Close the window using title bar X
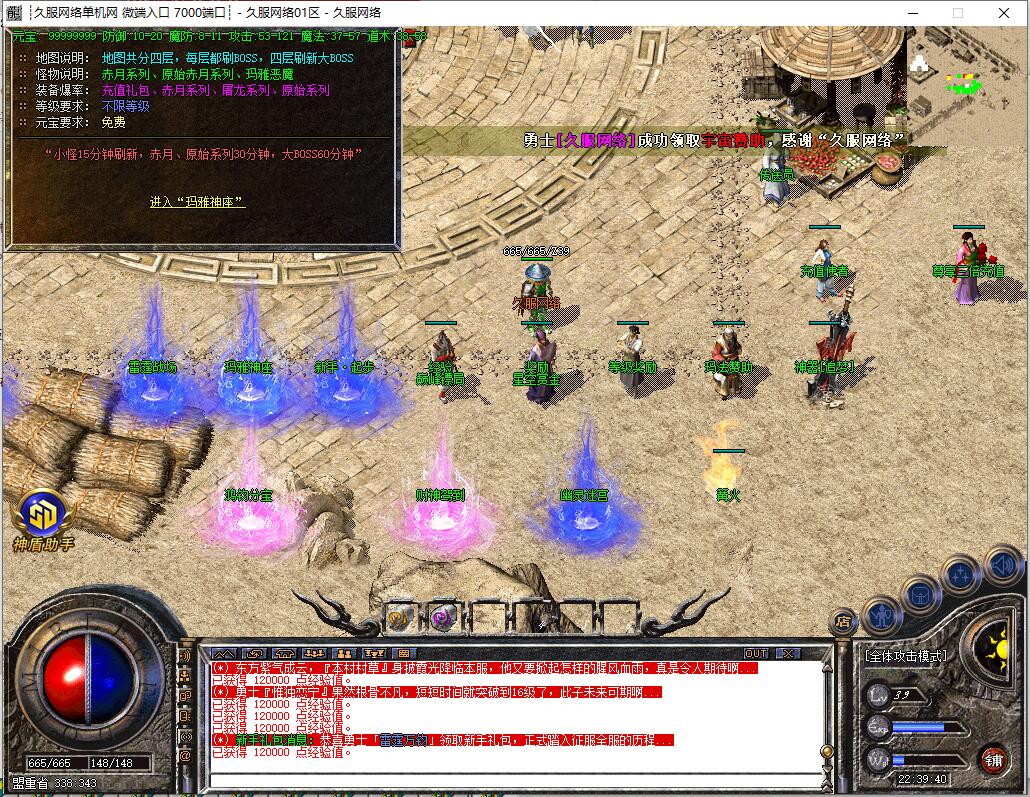The image size is (1030, 797). click(x=1004, y=13)
